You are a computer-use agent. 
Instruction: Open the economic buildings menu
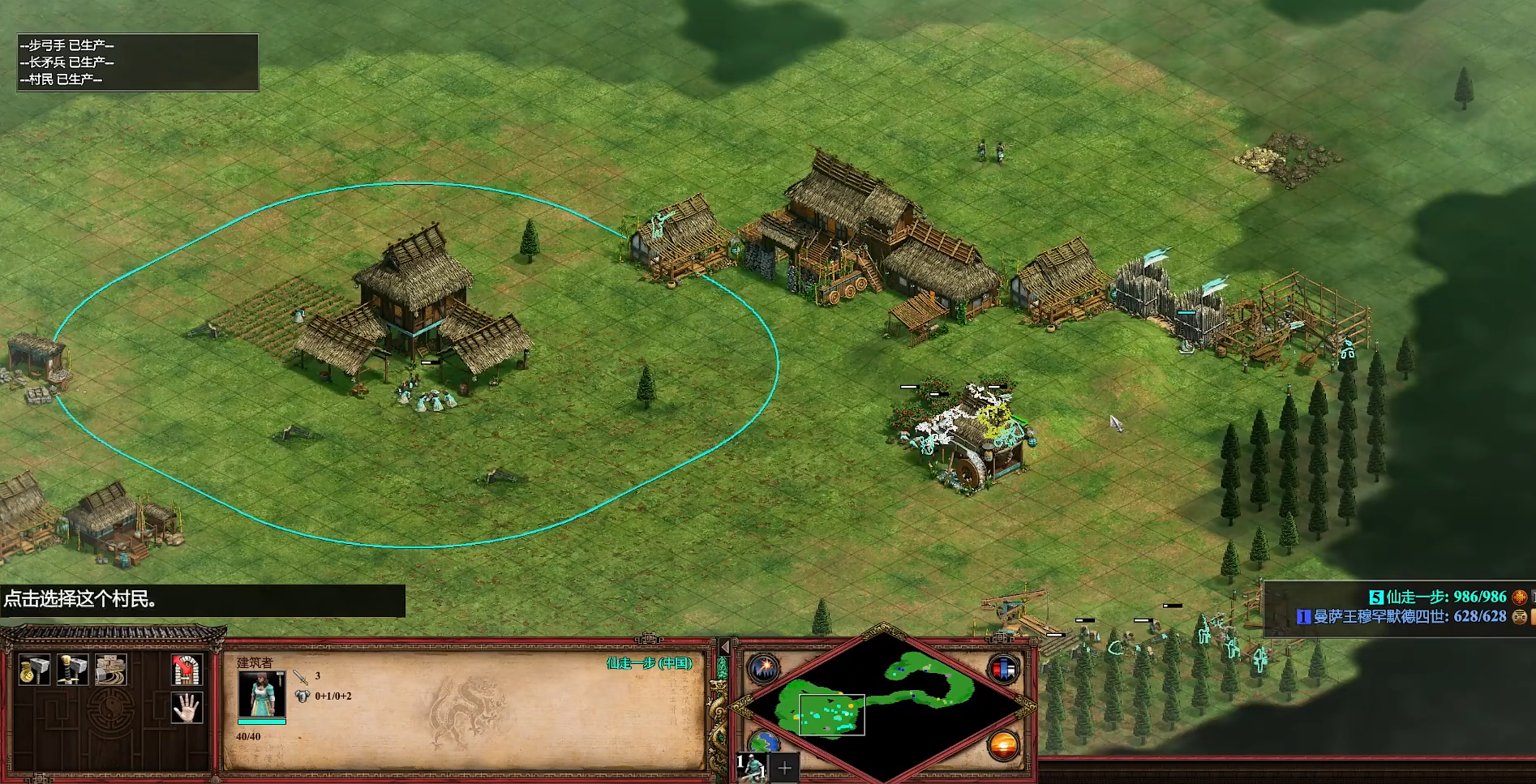(34, 670)
